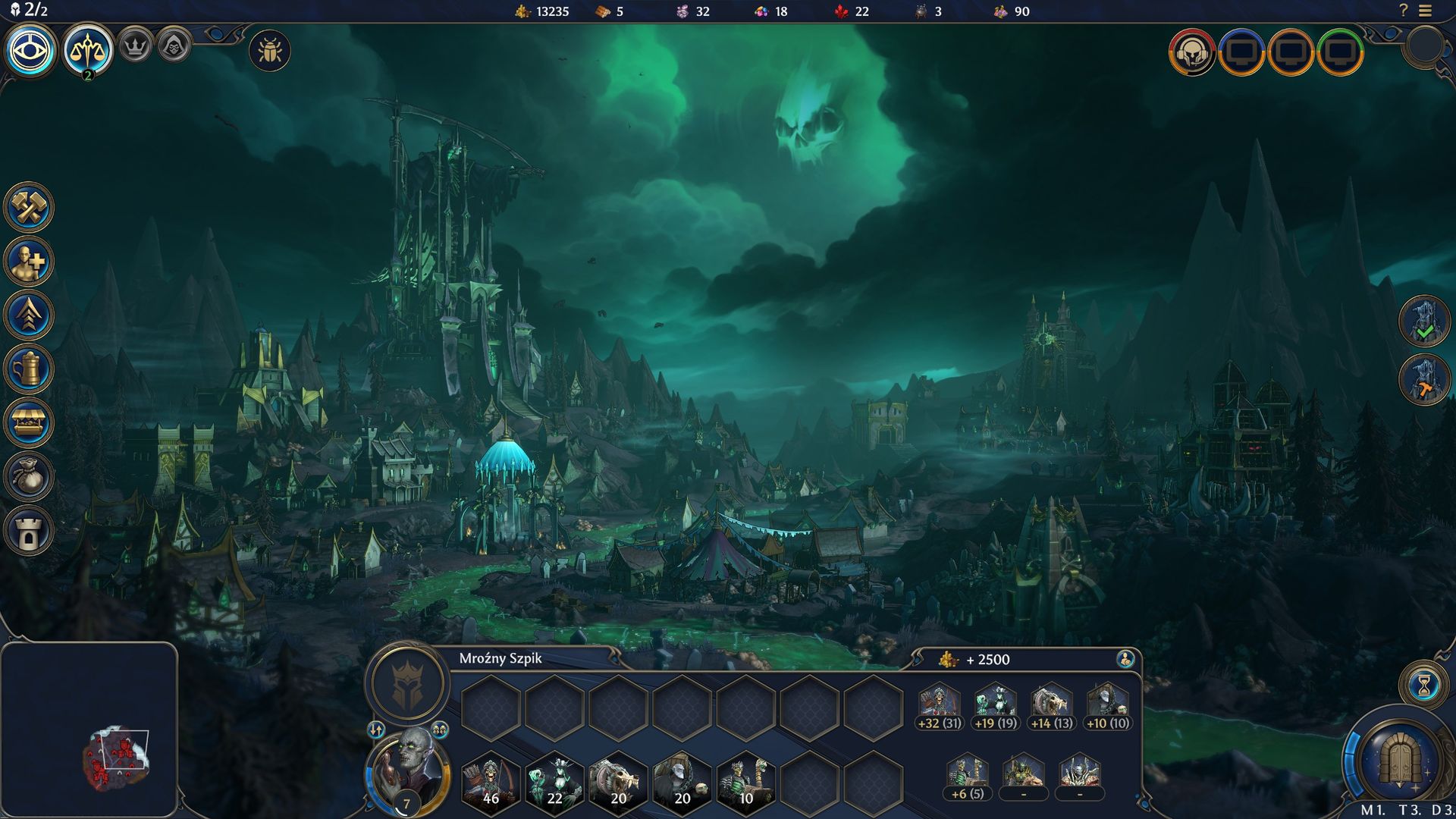This screenshot has height=819, width=1456.
Task: Recruit the unit showing +32 (31)
Action: point(940,707)
